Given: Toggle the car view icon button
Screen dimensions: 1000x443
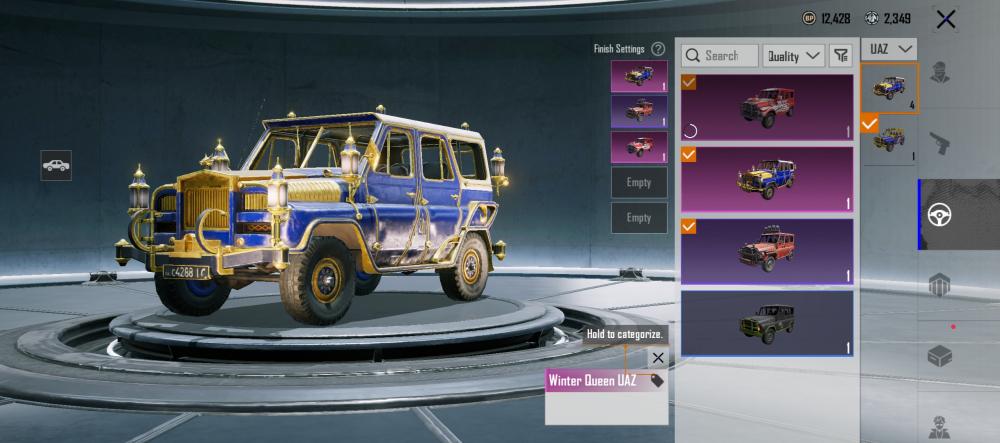Looking at the screenshot, I should pos(56,165).
